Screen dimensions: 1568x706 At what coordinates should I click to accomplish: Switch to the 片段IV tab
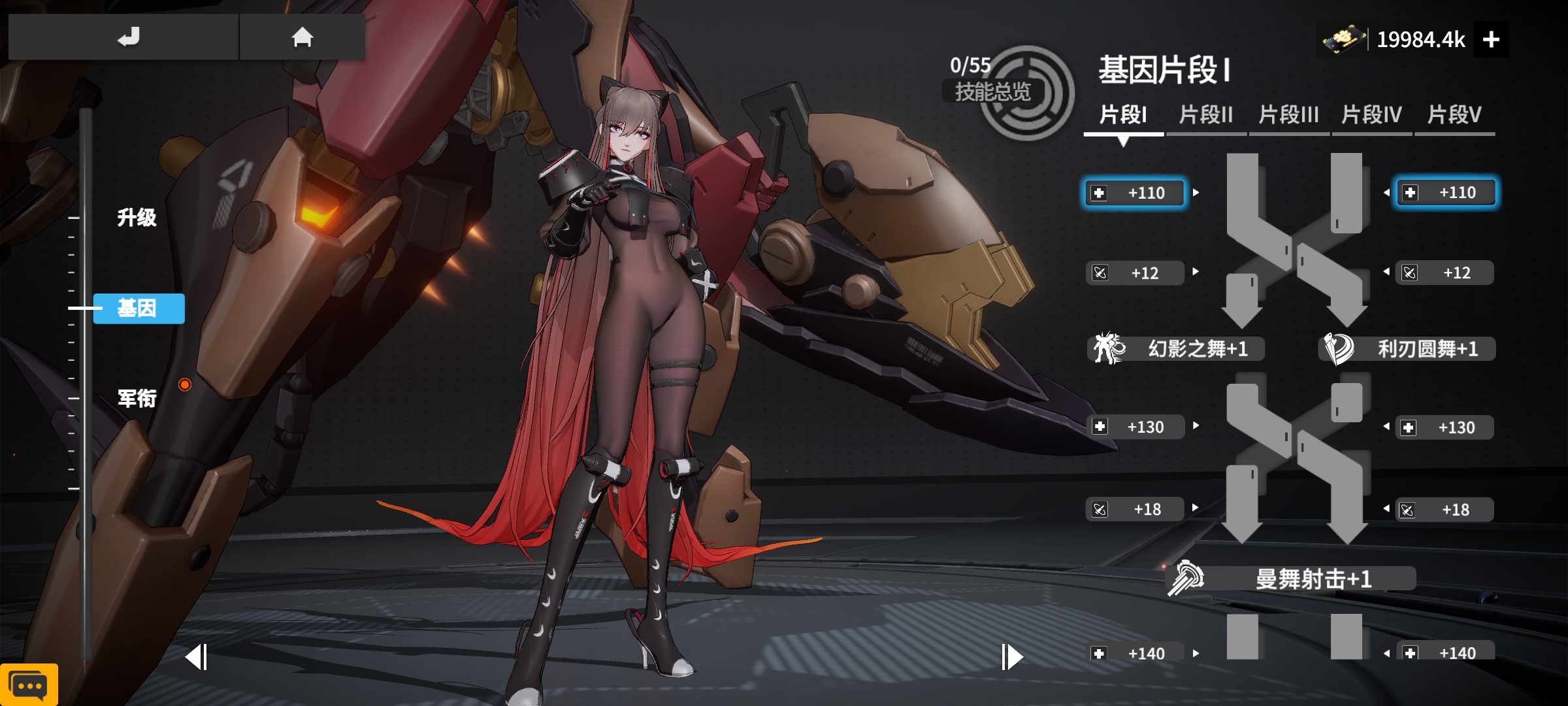coord(1371,116)
